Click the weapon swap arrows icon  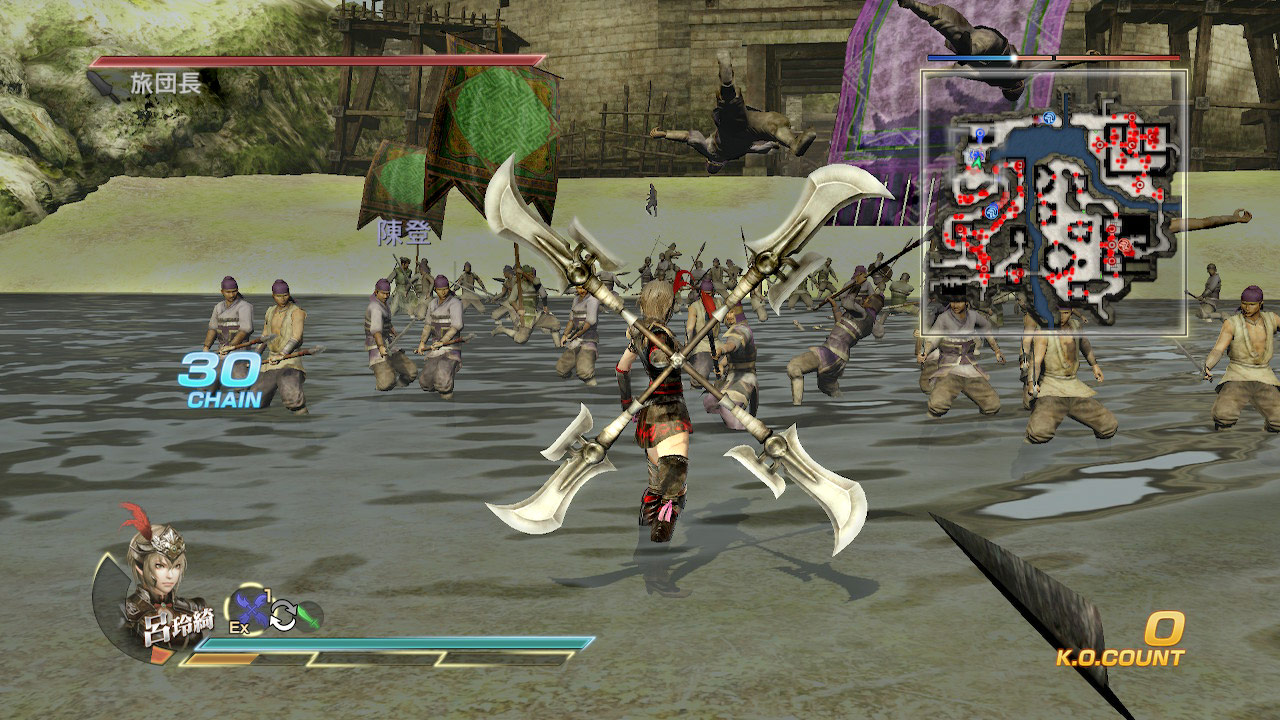point(283,616)
